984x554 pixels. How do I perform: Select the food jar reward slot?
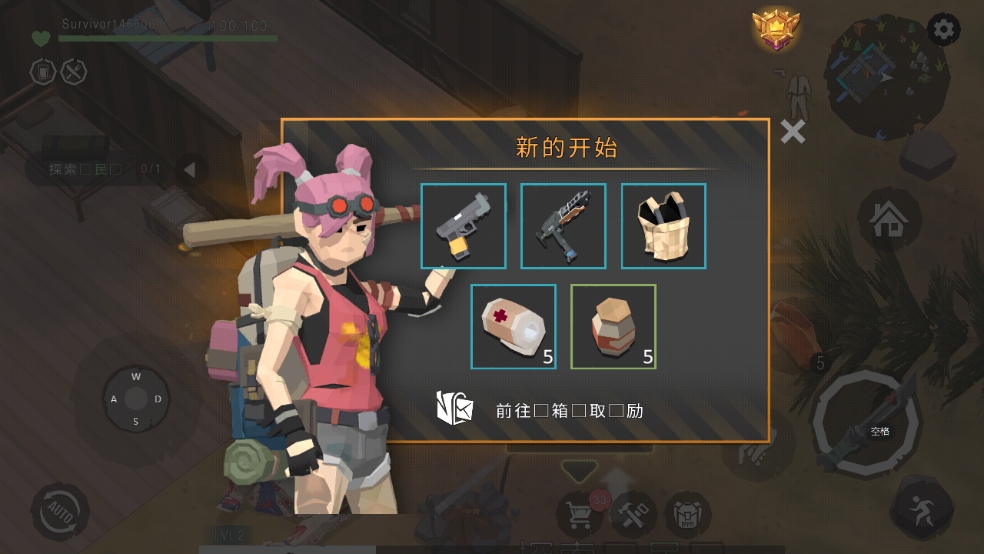613,326
